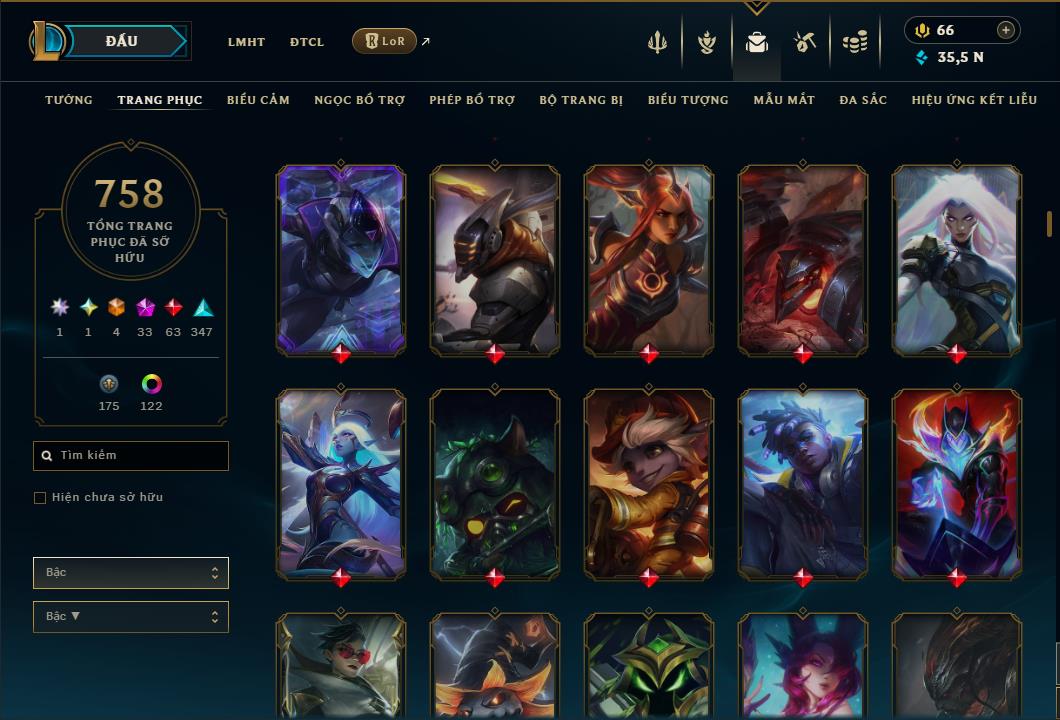Open the backpack collection icon

(x=757, y=42)
